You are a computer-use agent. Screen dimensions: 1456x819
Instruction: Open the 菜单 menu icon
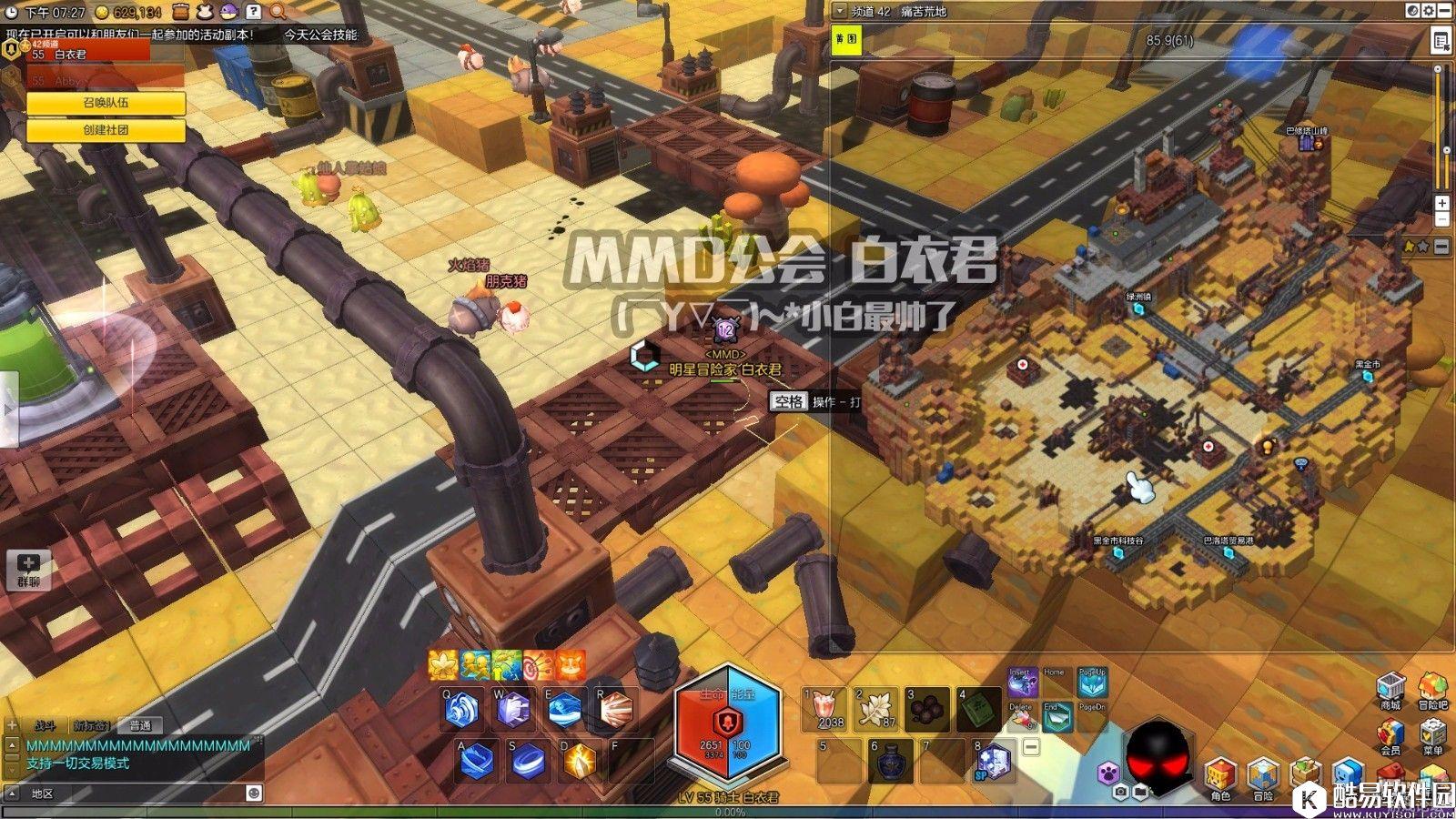click(x=1432, y=737)
